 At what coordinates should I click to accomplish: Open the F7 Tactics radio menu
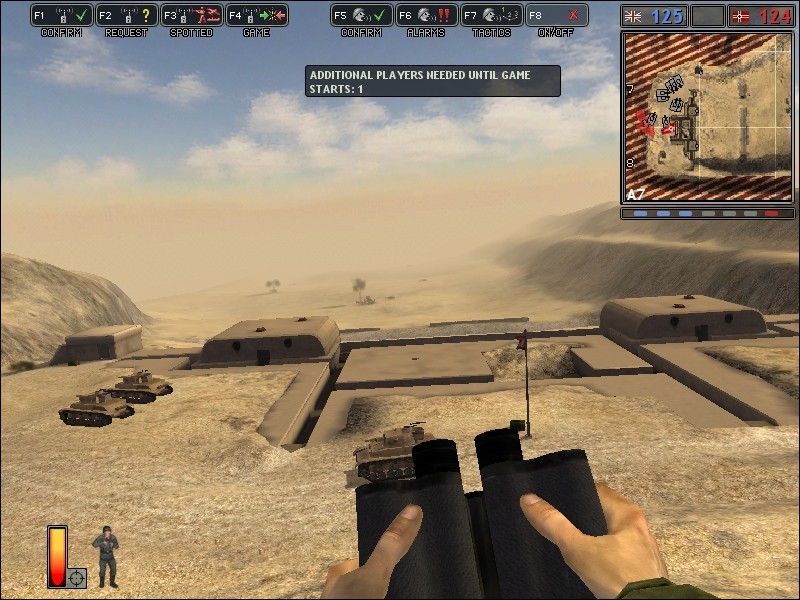point(491,16)
